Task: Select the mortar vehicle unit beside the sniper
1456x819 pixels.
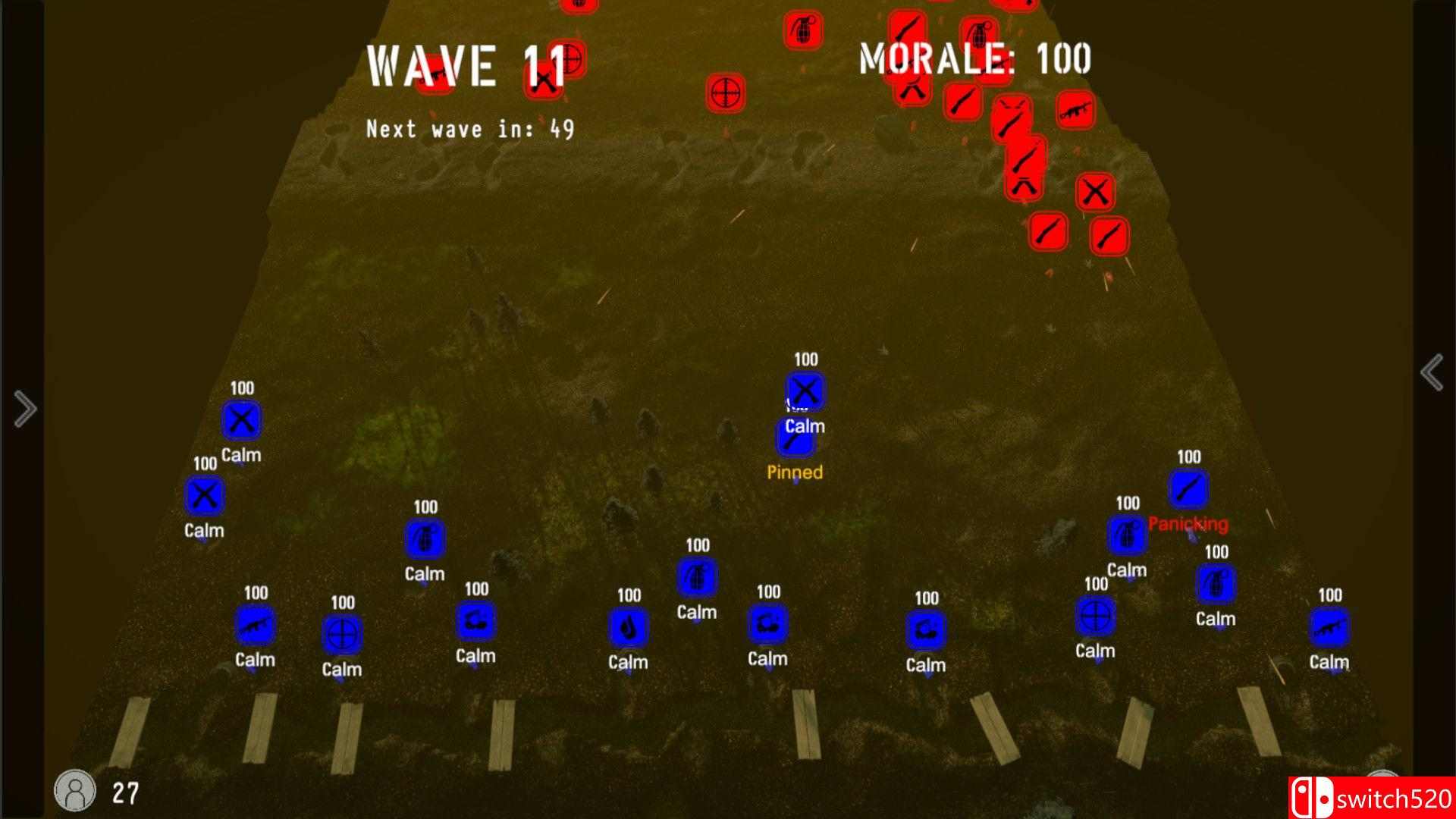Action: pyautogui.click(x=475, y=623)
